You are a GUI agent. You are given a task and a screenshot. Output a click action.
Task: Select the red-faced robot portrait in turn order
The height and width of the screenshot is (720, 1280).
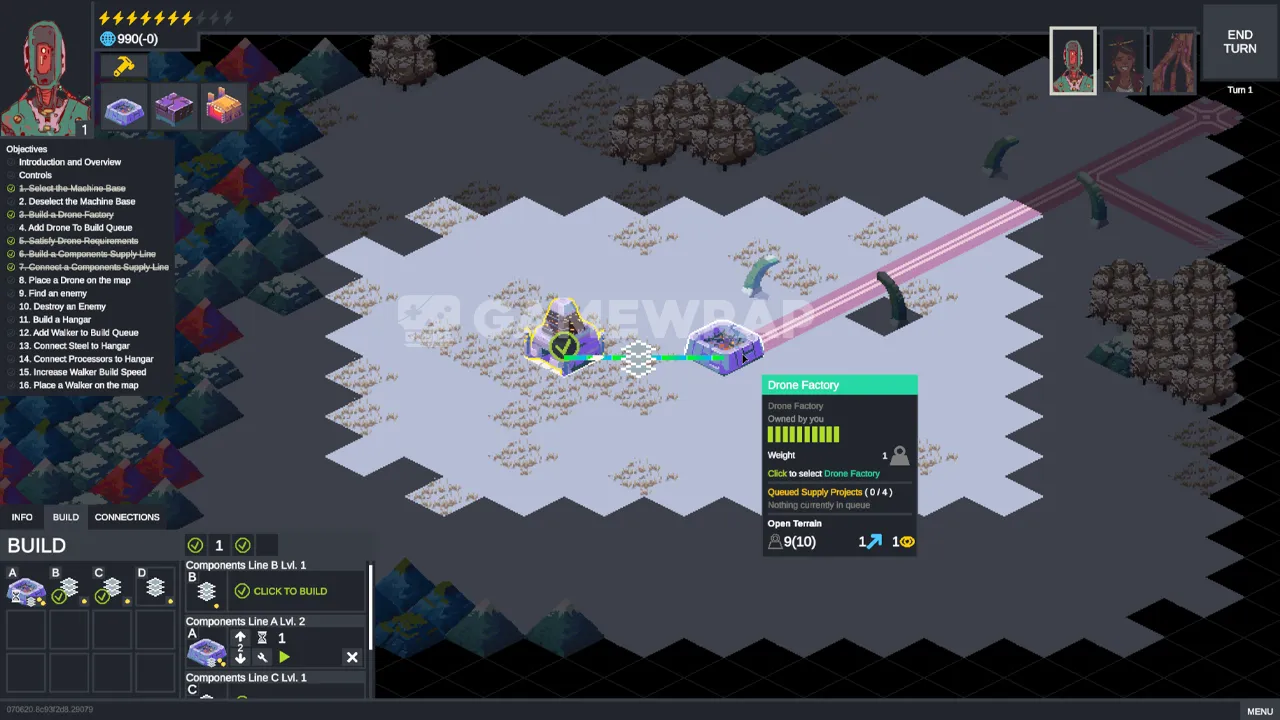[1073, 61]
